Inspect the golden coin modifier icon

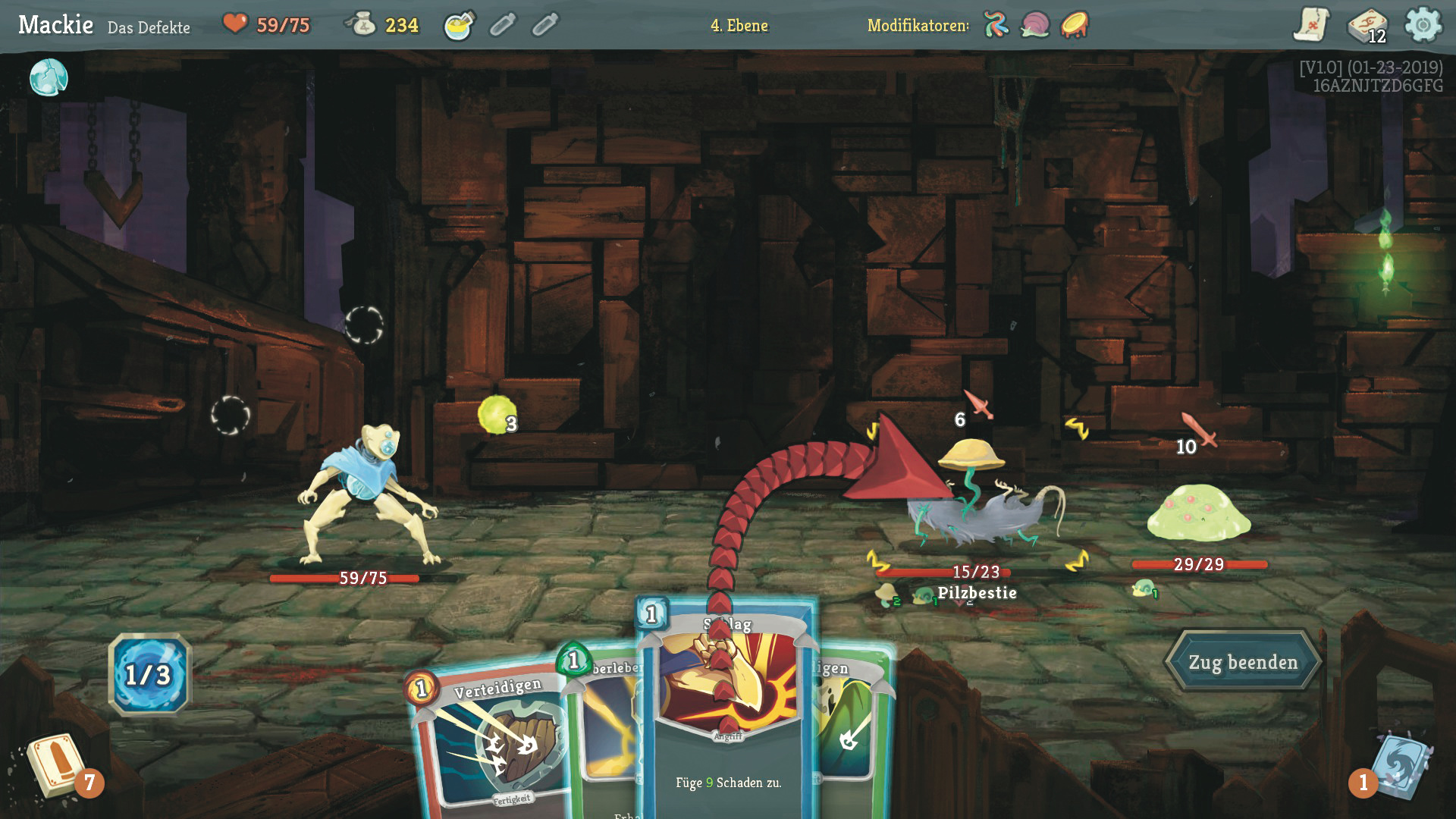tap(1075, 25)
